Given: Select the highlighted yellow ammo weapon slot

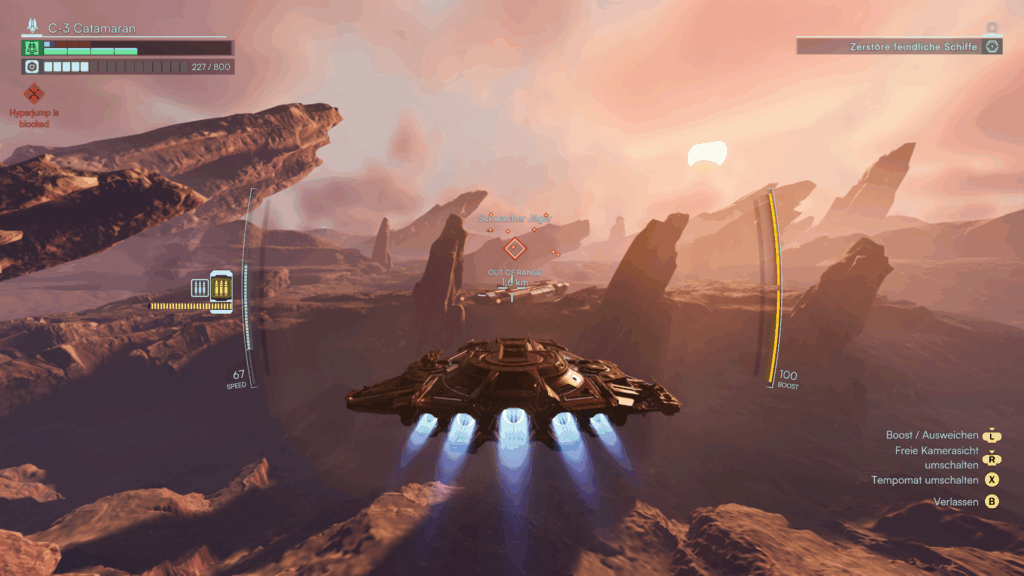Looking at the screenshot, I should coord(221,291).
